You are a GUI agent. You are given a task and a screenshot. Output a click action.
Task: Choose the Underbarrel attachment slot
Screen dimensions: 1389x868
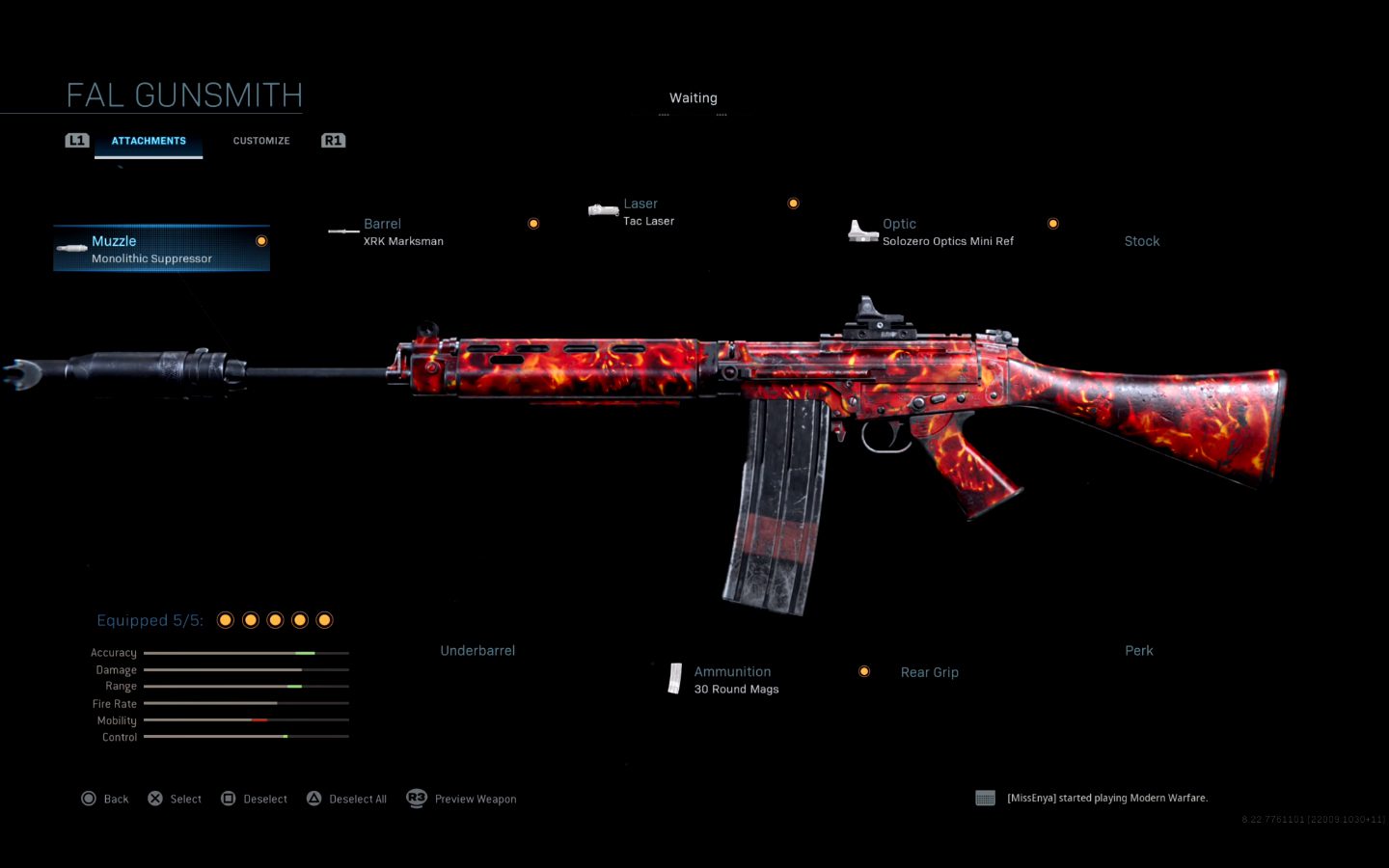477,651
